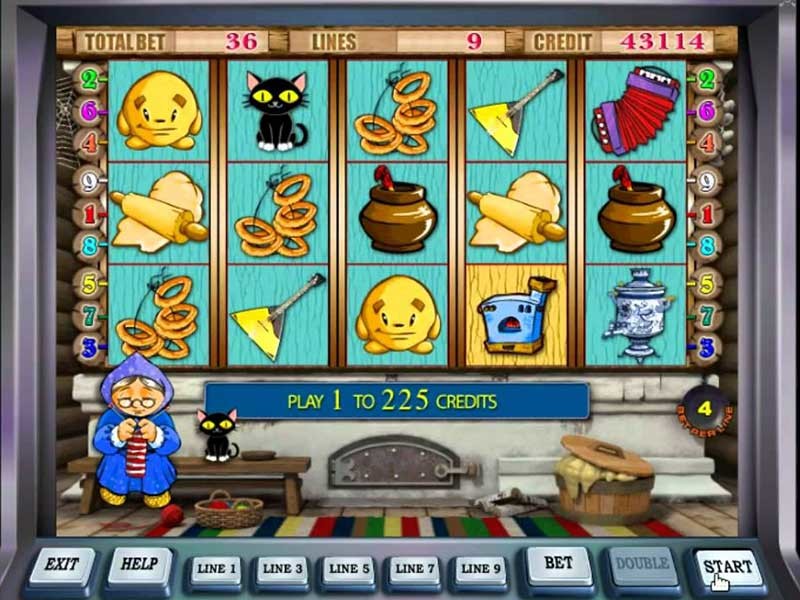Select the LINE 1 button
800x600 pixels.
(x=217, y=570)
